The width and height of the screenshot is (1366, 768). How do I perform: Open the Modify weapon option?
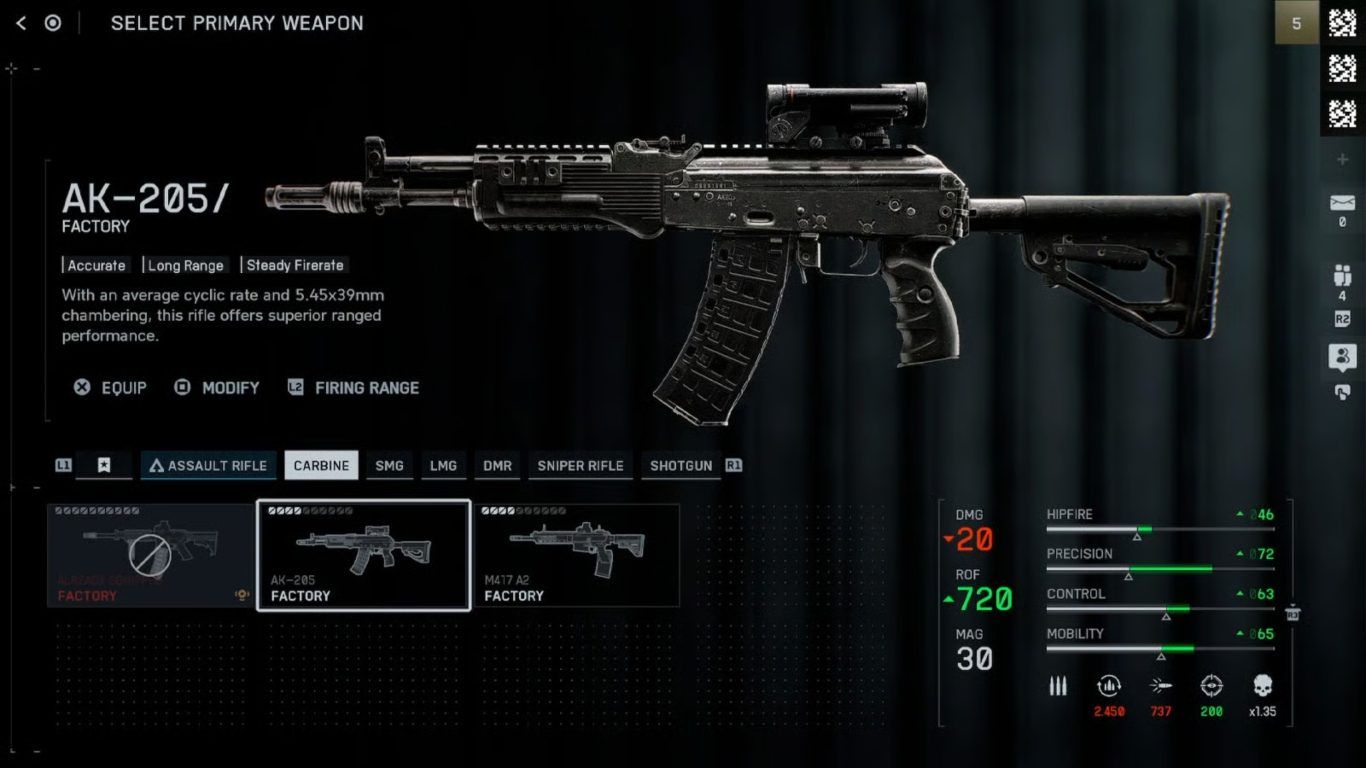point(217,388)
